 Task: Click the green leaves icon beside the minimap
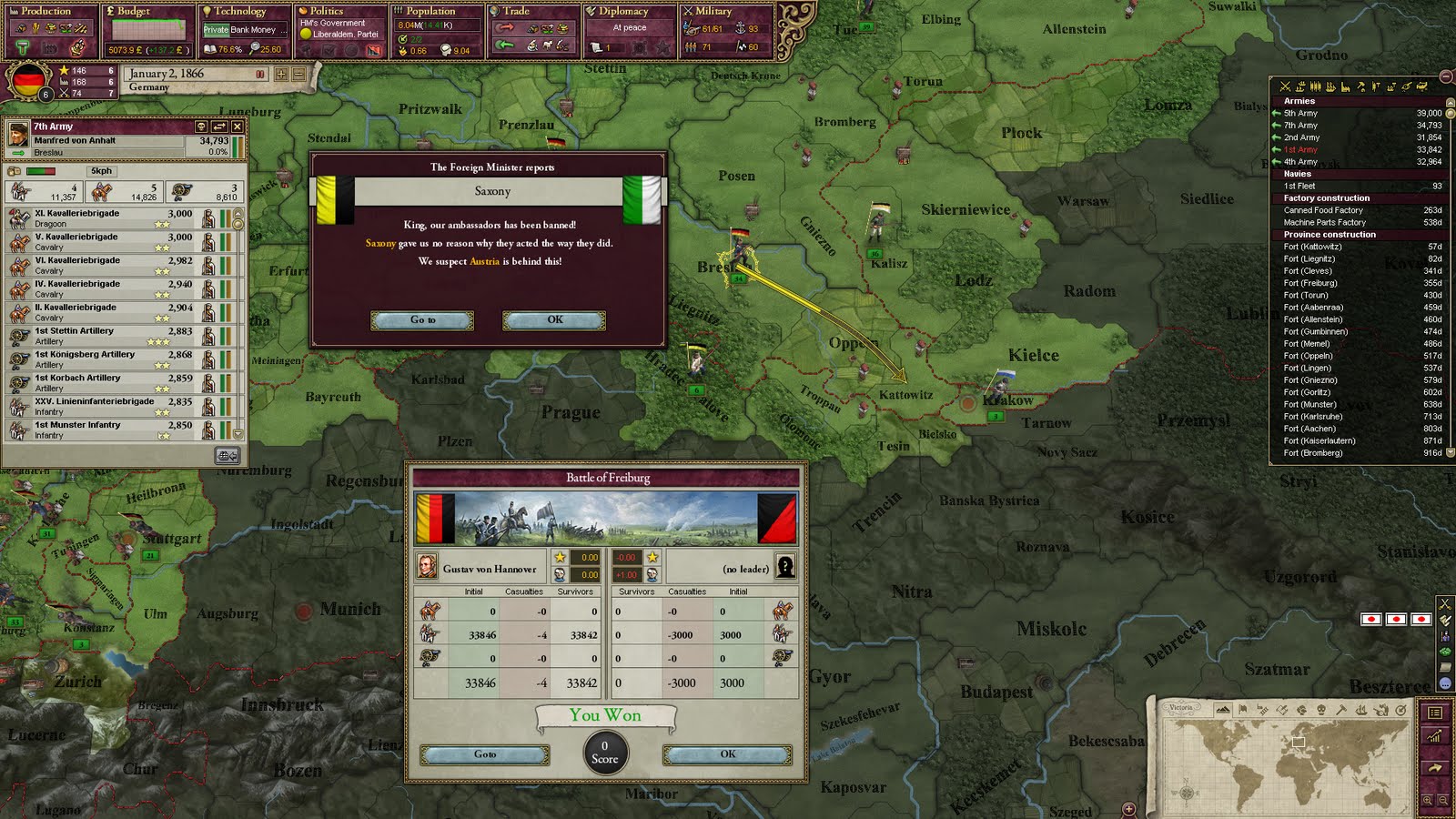[x=1445, y=651]
